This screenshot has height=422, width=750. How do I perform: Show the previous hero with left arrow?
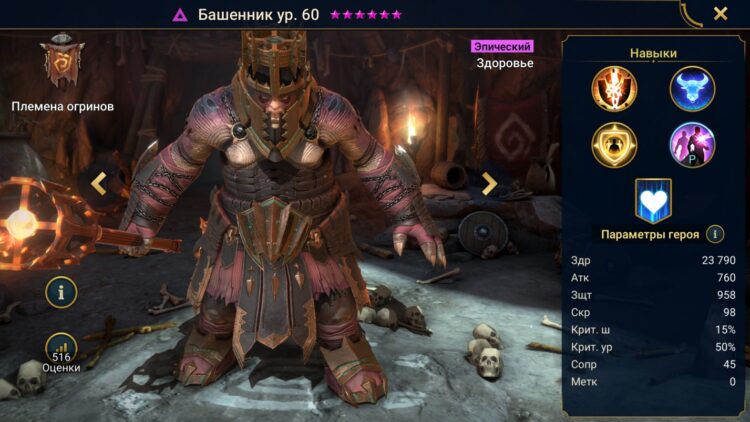(99, 183)
